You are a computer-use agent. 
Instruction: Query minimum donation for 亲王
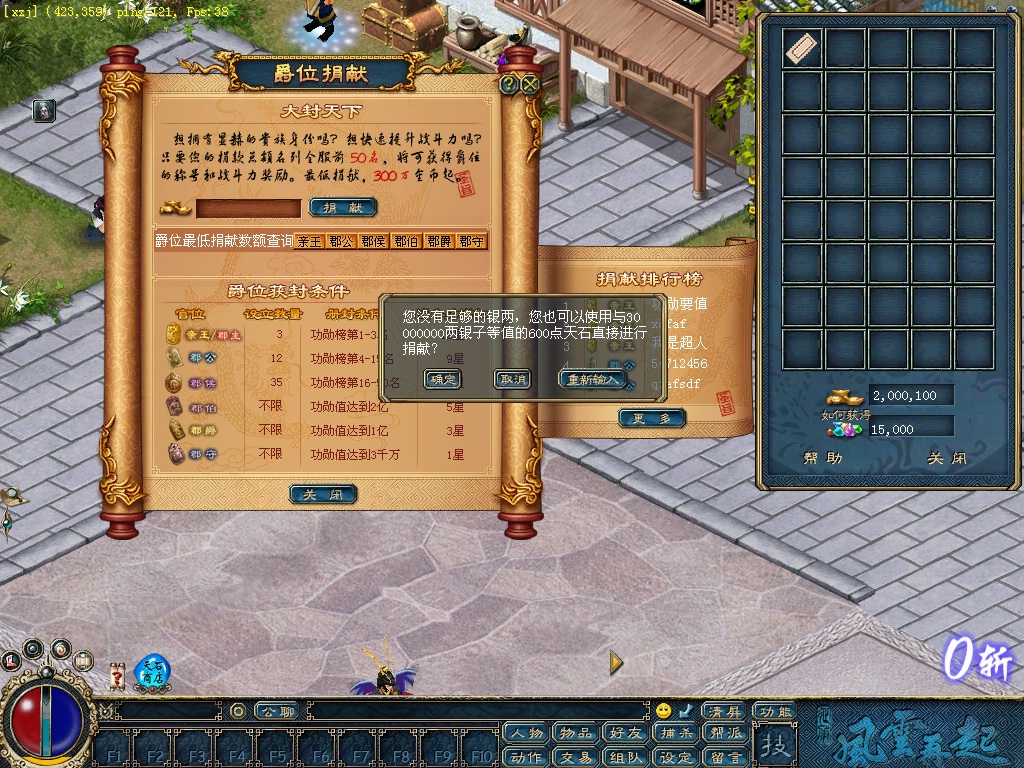coord(309,241)
